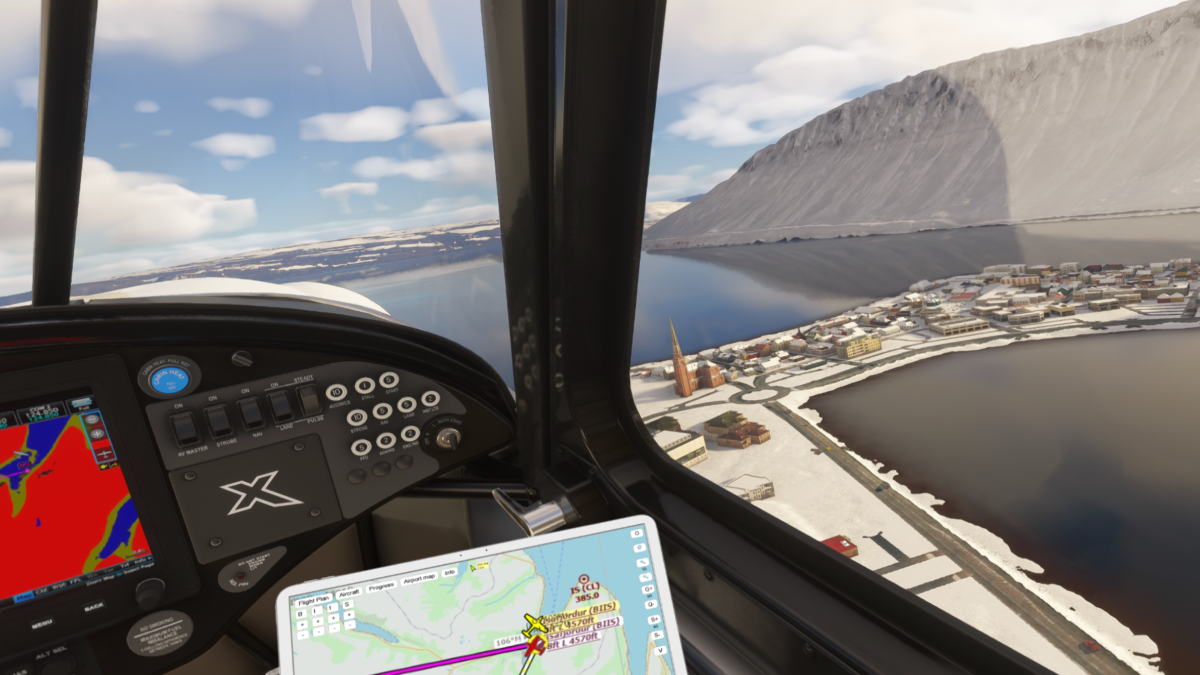Select the Info tab on the tablet
The width and height of the screenshot is (1200, 675).
pyautogui.click(x=450, y=572)
